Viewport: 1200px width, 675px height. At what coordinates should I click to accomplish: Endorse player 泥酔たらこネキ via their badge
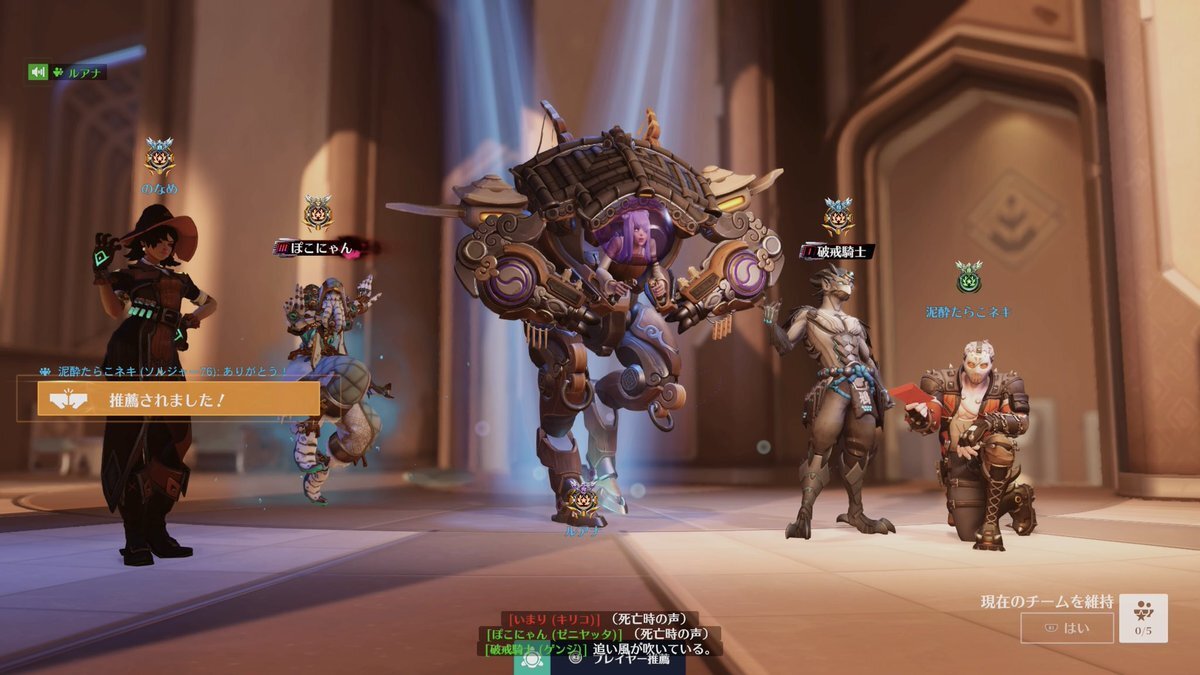(967, 278)
